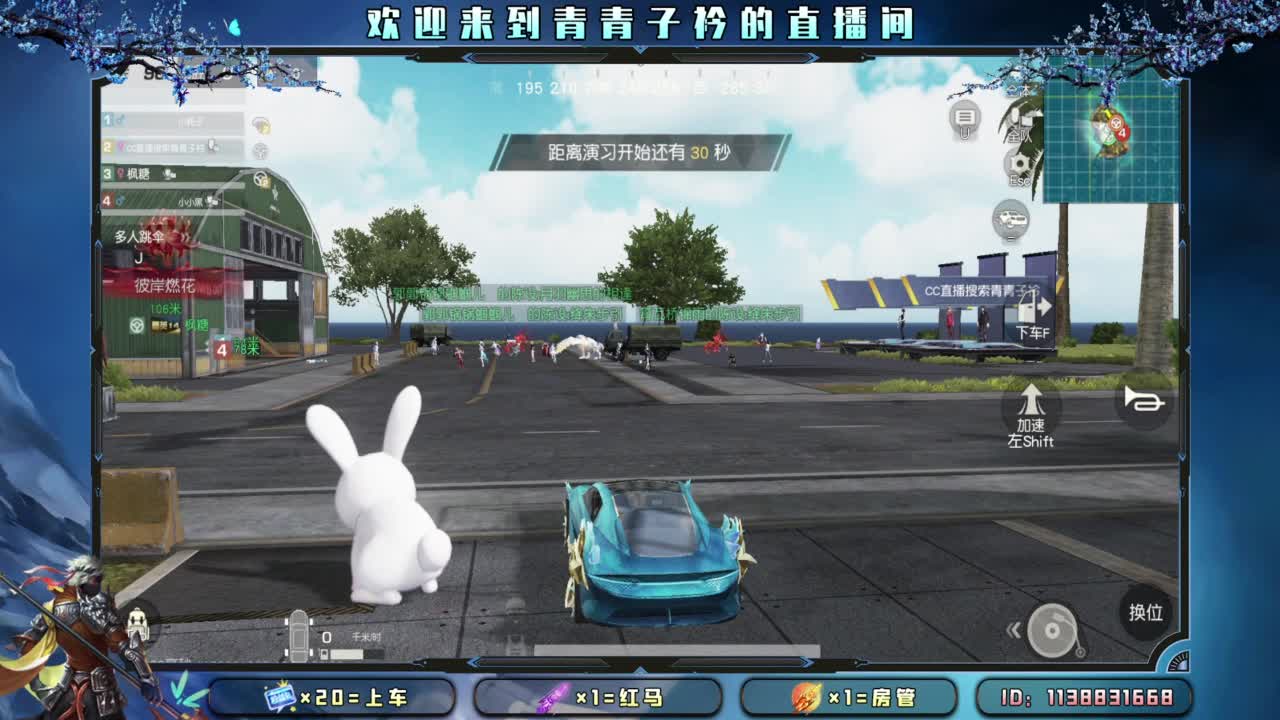Screen dimensions: 1280x720
Task: Tap the vehicle summon icon below Esc
Action: coord(1009,219)
